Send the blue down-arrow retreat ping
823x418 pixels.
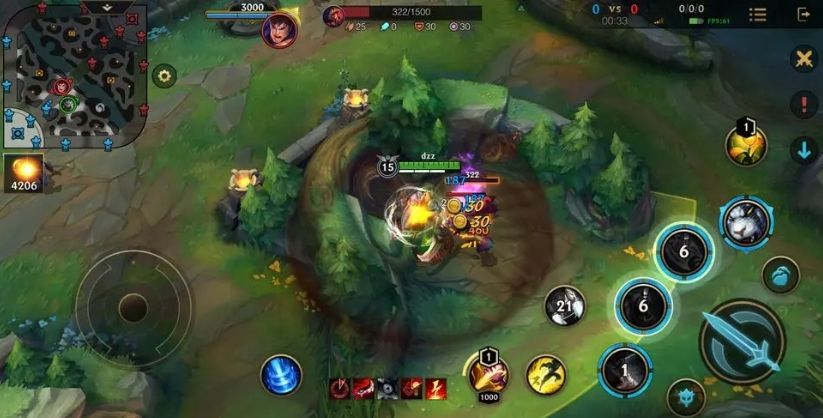[x=804, y=151]
